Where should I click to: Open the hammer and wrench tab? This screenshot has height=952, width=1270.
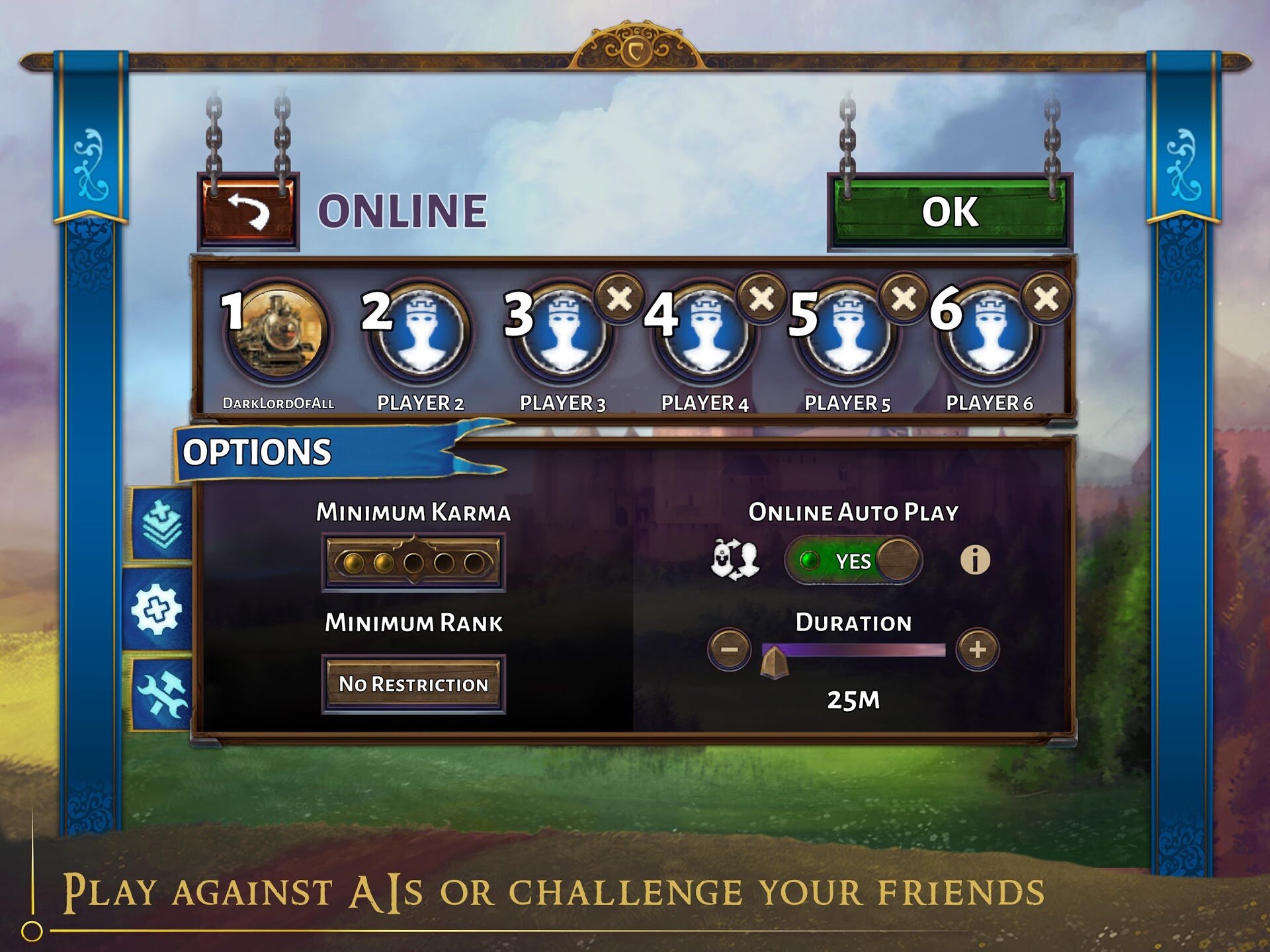pos(161,693)
